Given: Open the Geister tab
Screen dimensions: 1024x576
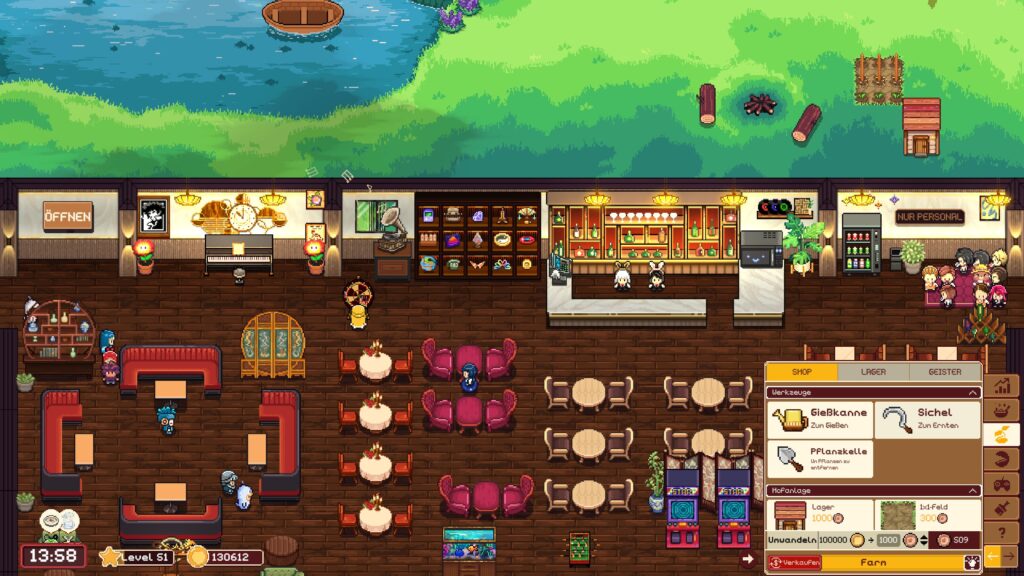Looking at the screenshot, I should [x=945, y=372].
